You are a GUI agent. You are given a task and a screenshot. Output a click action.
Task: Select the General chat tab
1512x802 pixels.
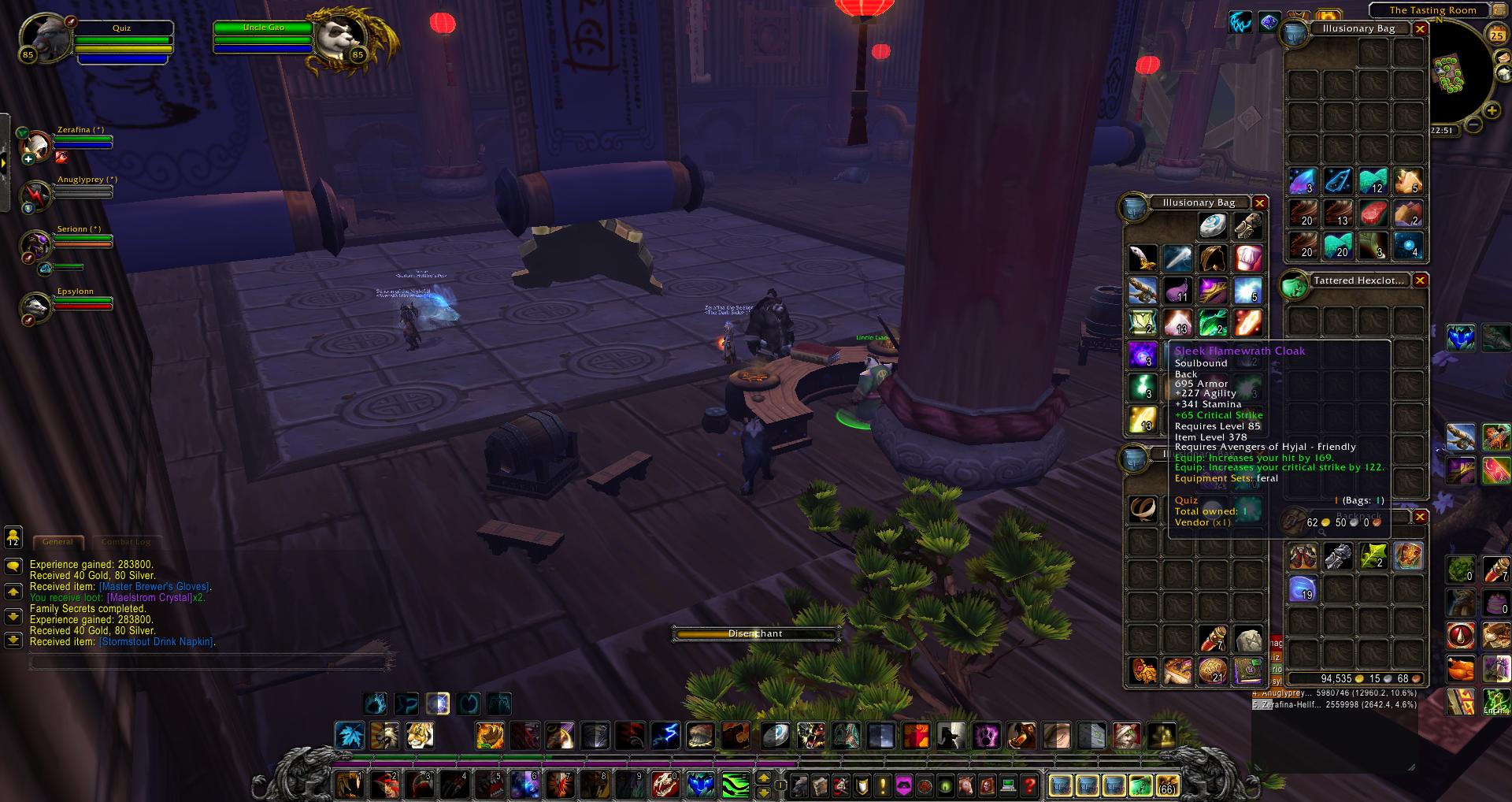point(57,542)
